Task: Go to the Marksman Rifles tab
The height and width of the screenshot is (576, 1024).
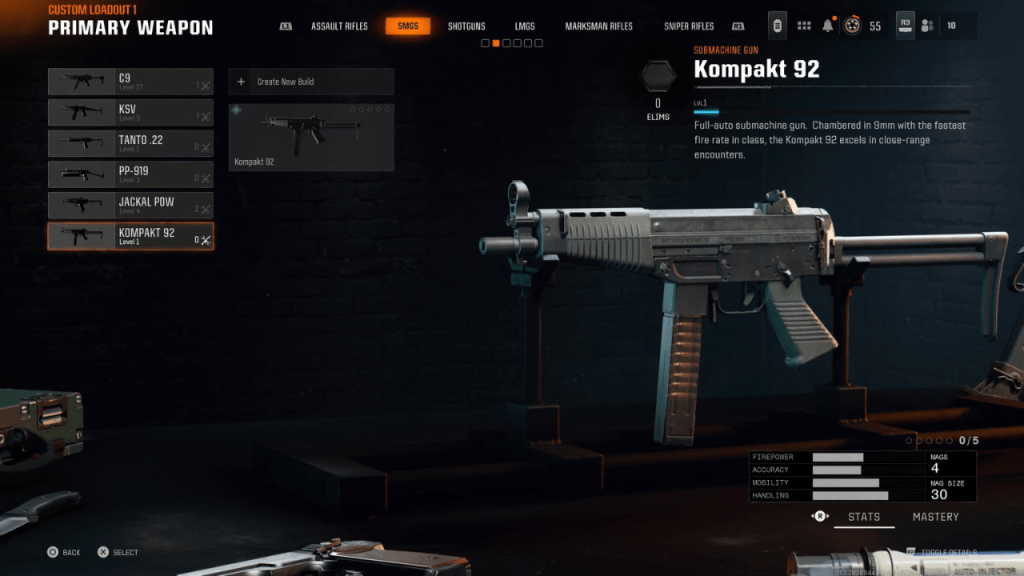Action: coord(598,26)
